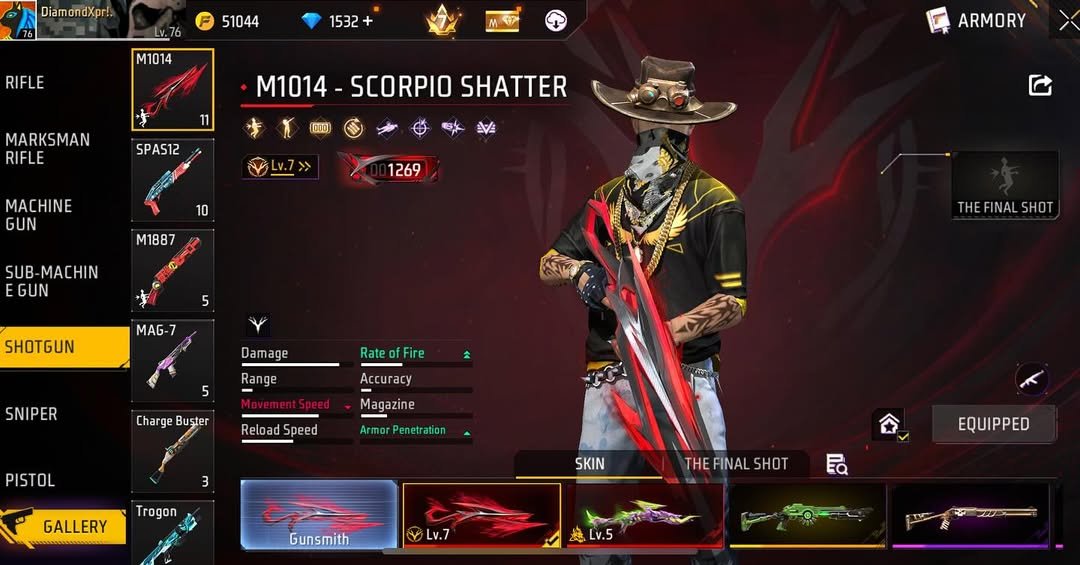1080x565 pixels.
Task: Pick the MAG-7 shotgun thumbnail
Action: (172, 360)
